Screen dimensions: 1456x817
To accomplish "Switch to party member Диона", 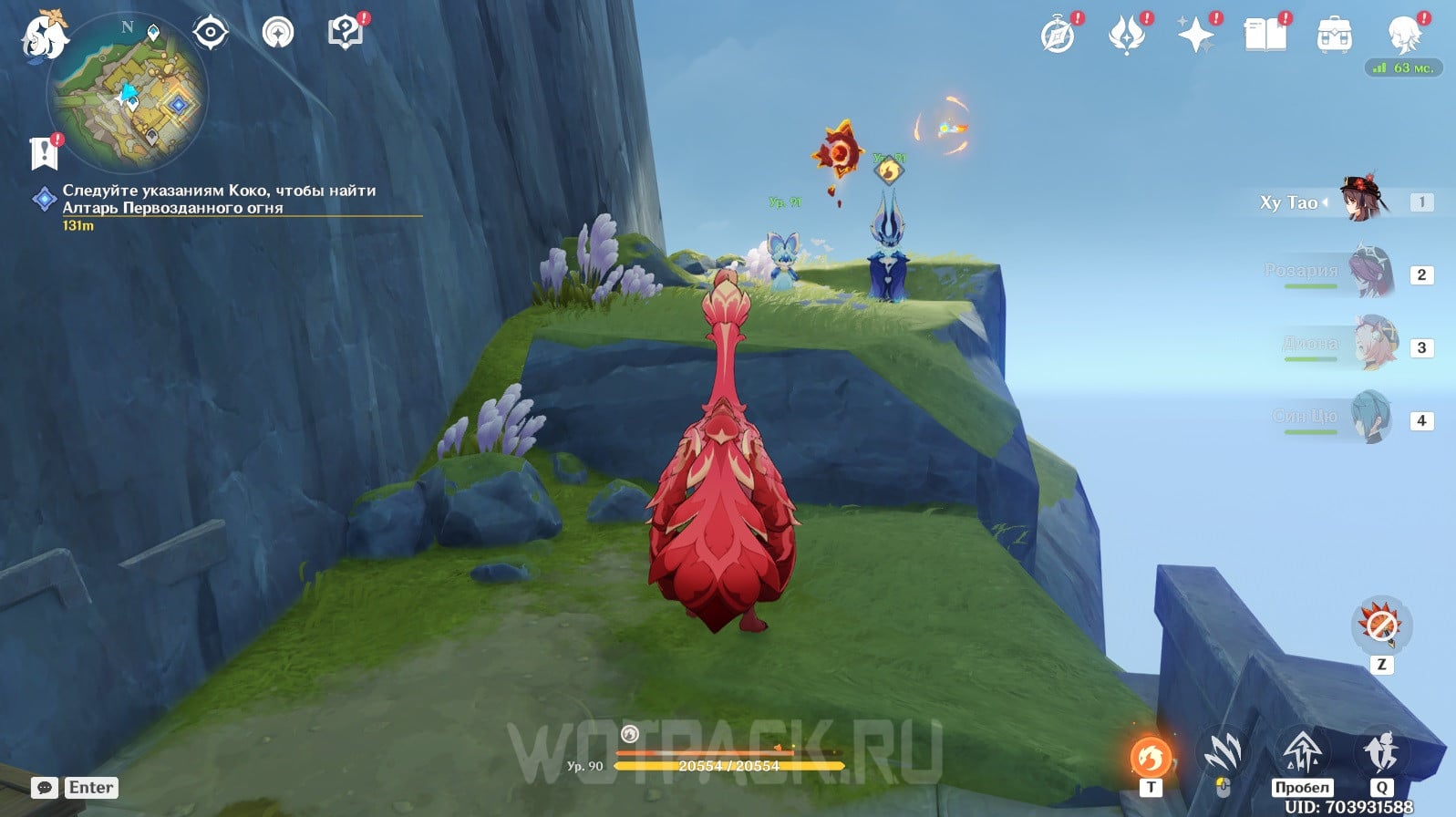I will click(x=1374, y=345).
